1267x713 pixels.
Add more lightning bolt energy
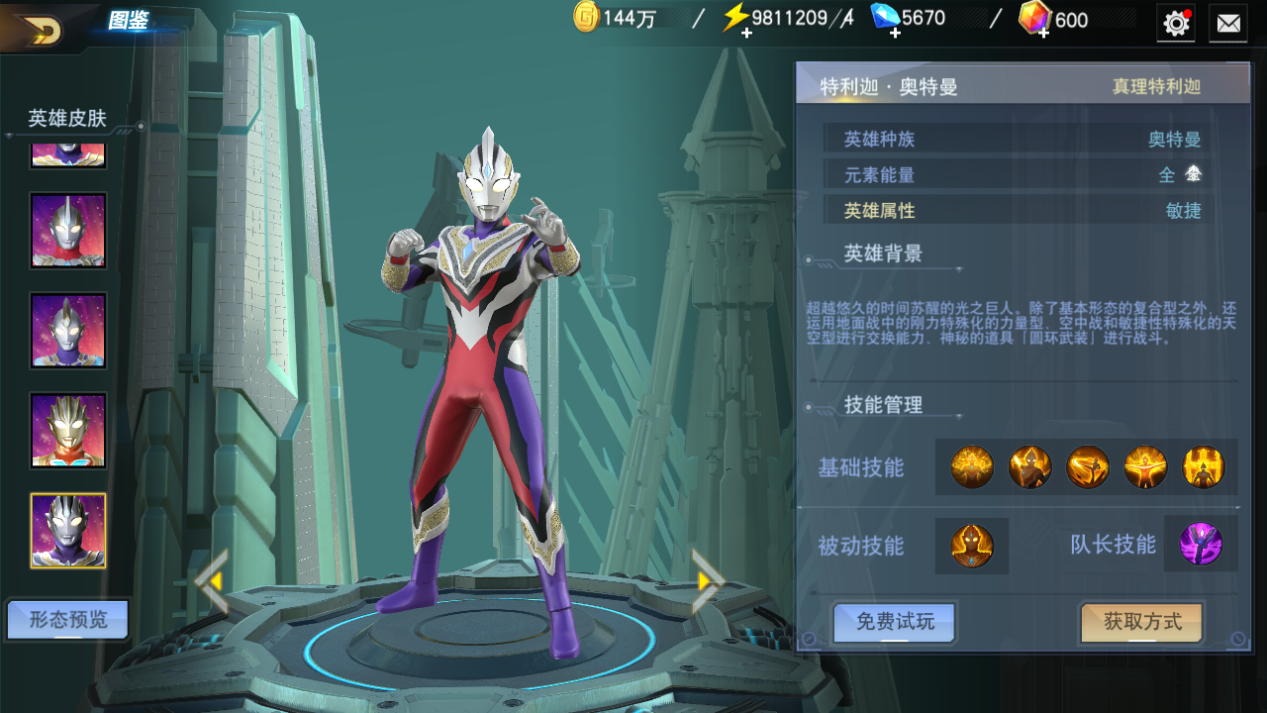pyautogui.click(x=746, y=33)
